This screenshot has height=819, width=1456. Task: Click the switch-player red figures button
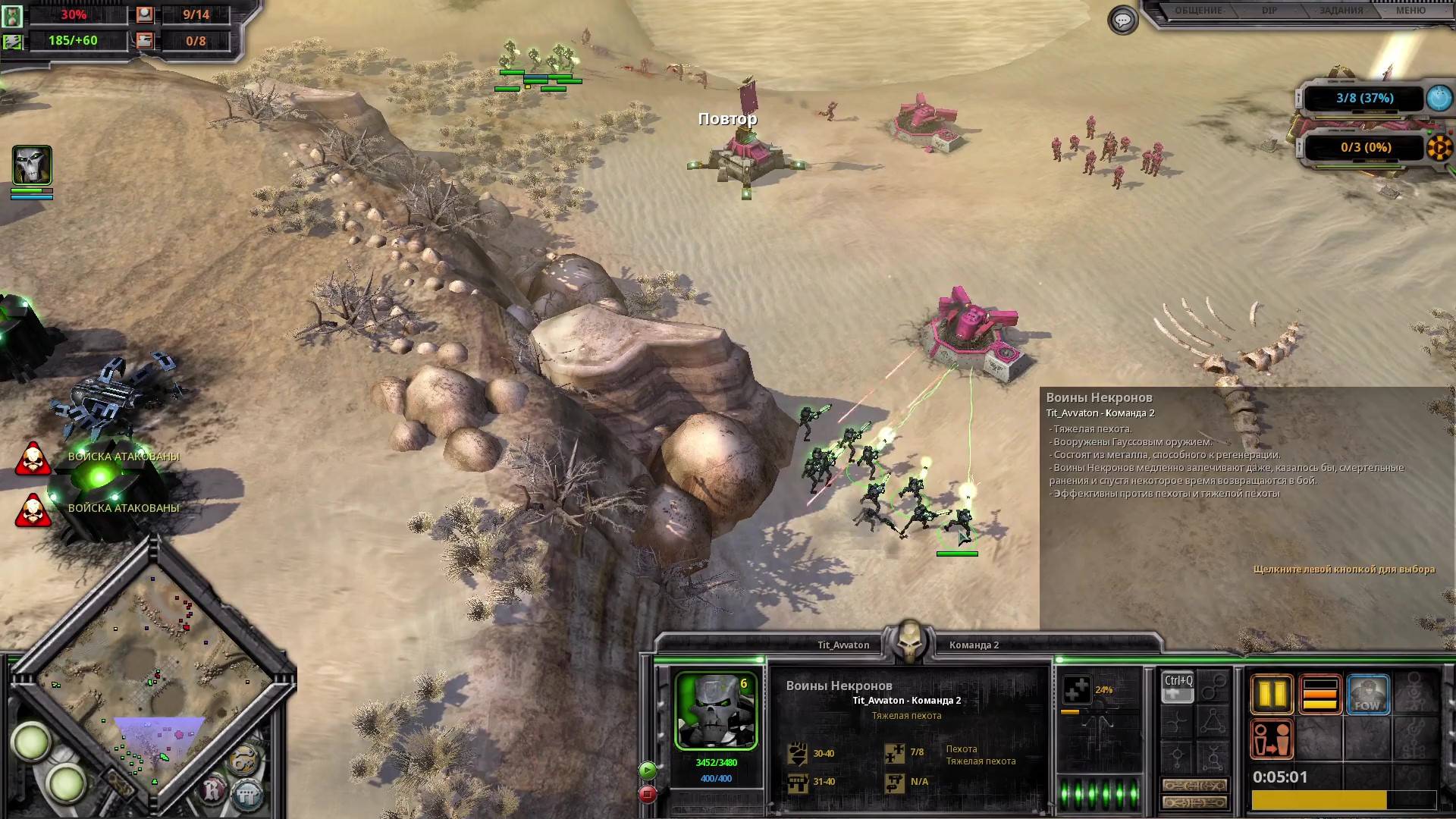point(1272,739)
